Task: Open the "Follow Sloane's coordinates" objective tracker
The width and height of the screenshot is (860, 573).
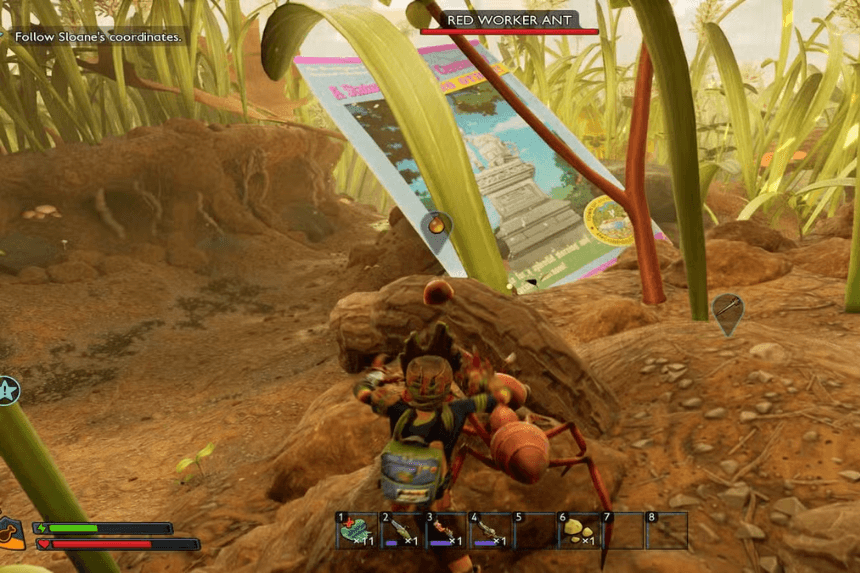Action: [x=97, y=37]
